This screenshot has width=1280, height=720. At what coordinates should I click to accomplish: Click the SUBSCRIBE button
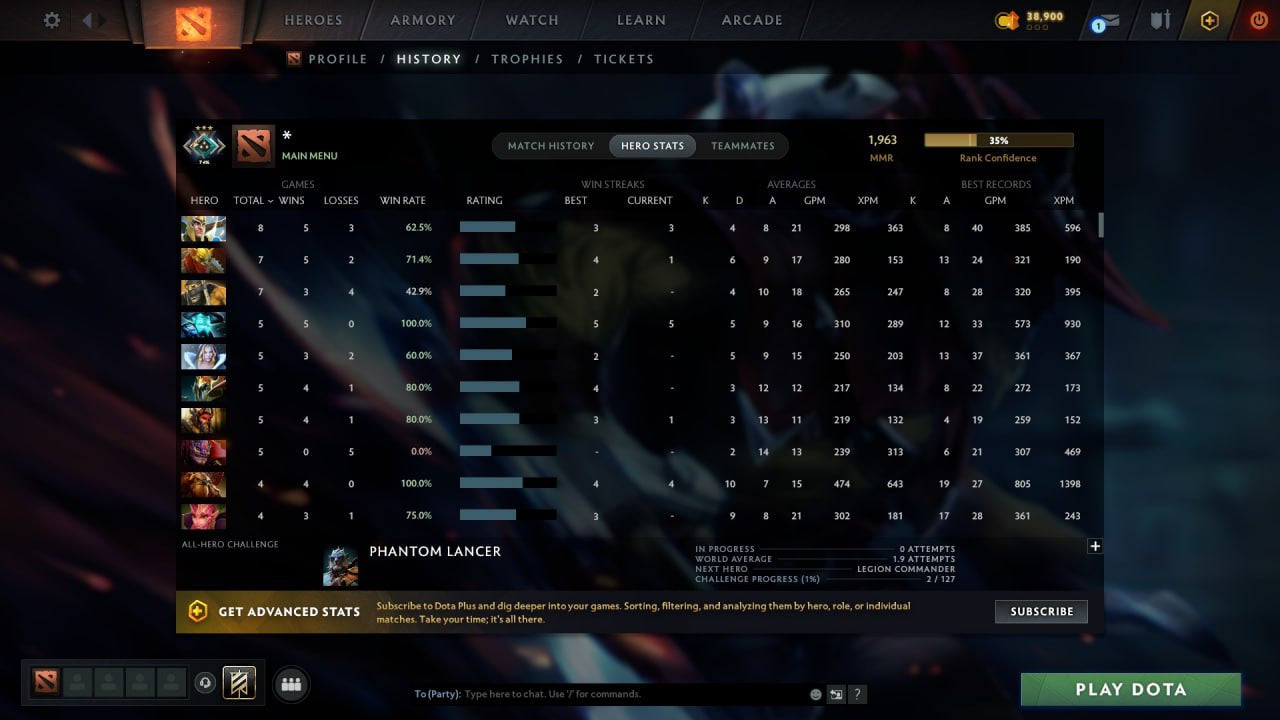pyautogui.click(x=1040, y=611)
